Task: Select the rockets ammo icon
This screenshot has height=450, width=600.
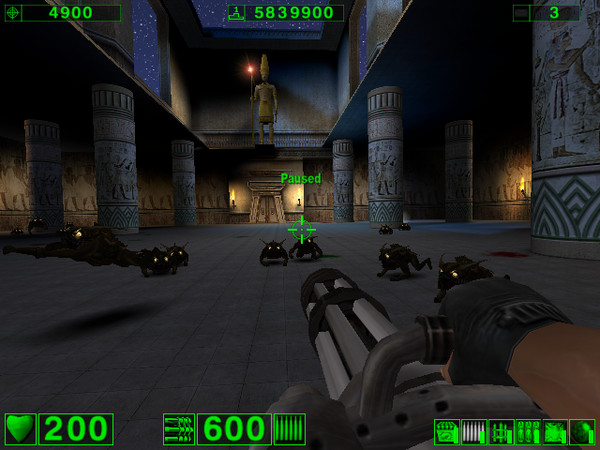Action: [501, 432]
